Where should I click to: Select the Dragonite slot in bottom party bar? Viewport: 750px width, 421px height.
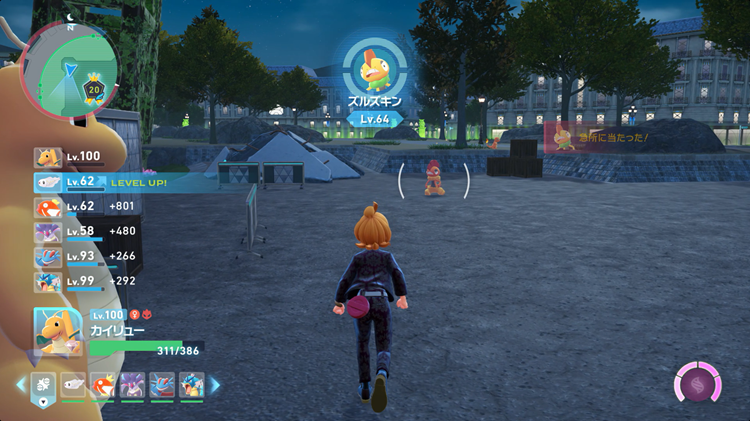(x=43, y=384)
